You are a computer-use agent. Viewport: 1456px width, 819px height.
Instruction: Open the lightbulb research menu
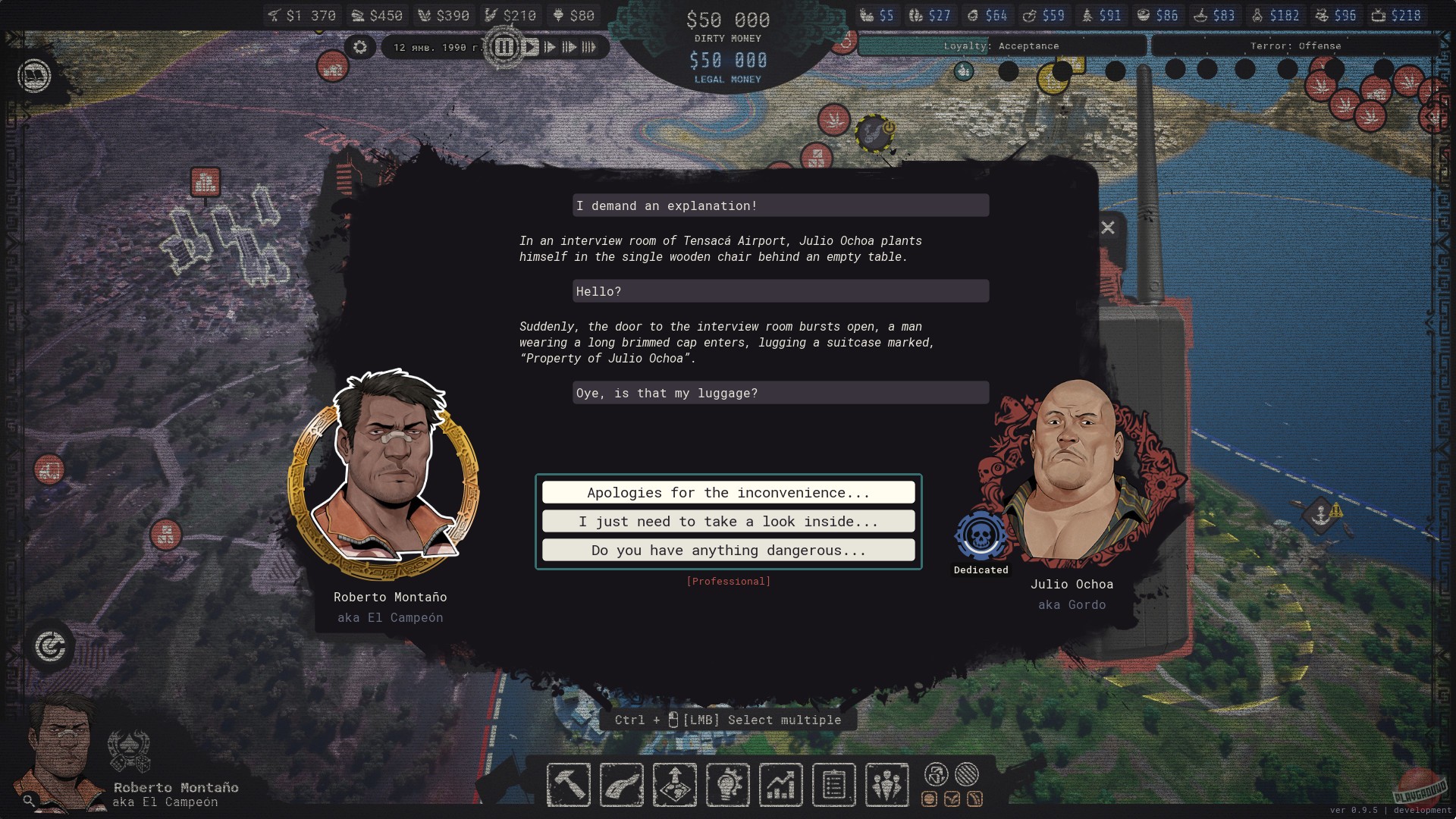click(728, 785)
